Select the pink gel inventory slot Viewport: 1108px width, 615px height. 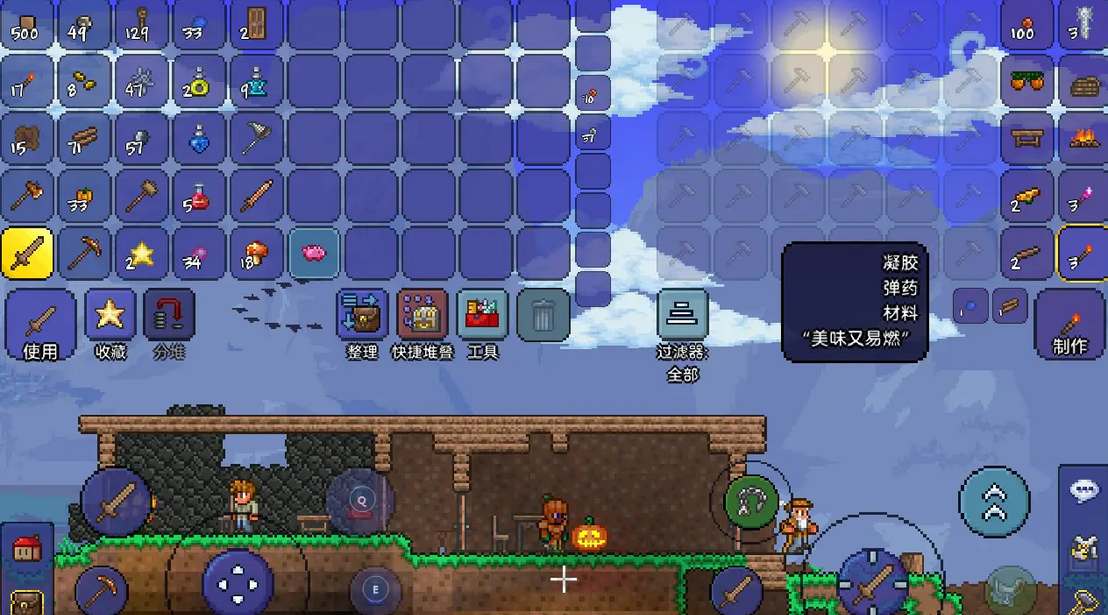click(x=313, y=252)
